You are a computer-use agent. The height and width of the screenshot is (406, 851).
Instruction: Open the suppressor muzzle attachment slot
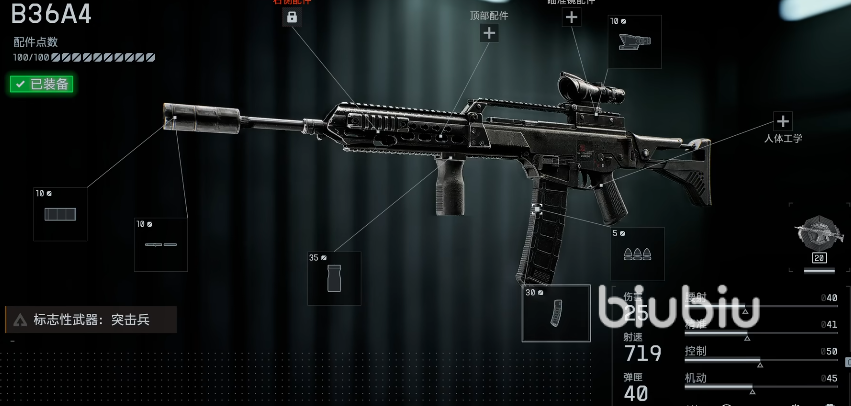tap(60, 214)
